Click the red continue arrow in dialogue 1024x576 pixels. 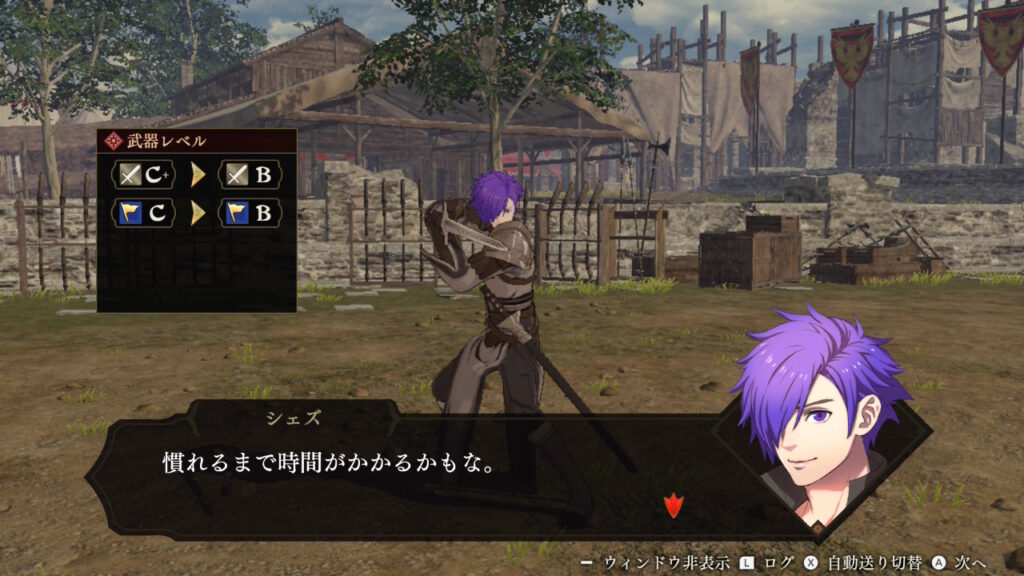(x=672, y=506)
